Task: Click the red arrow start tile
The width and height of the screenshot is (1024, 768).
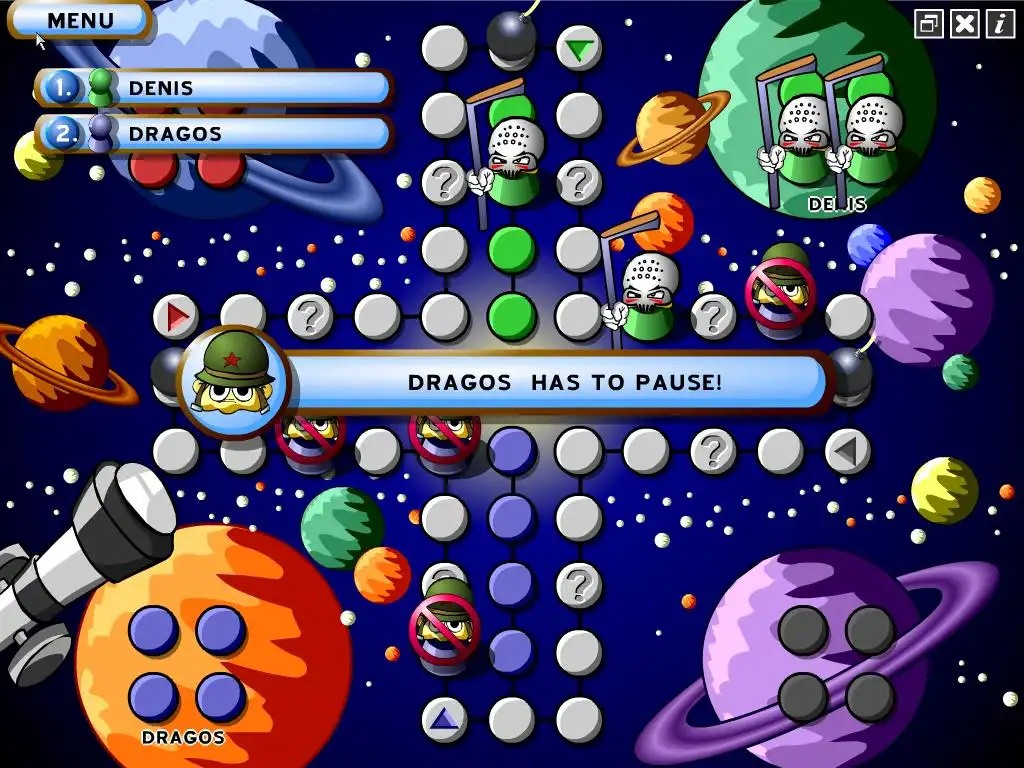Action: pyautogui.click(x=177, y=318)
